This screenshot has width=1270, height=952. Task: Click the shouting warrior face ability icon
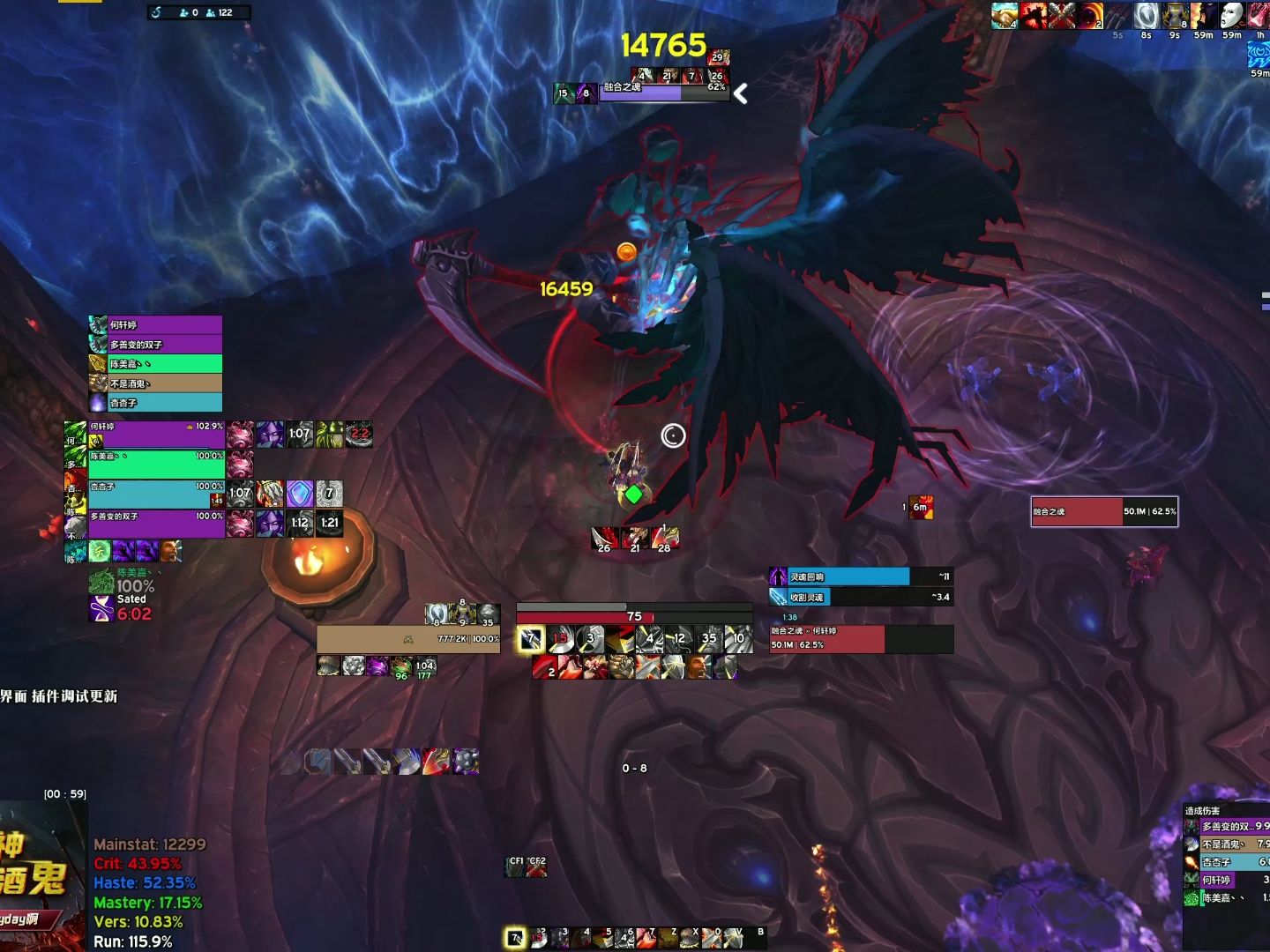698,667
